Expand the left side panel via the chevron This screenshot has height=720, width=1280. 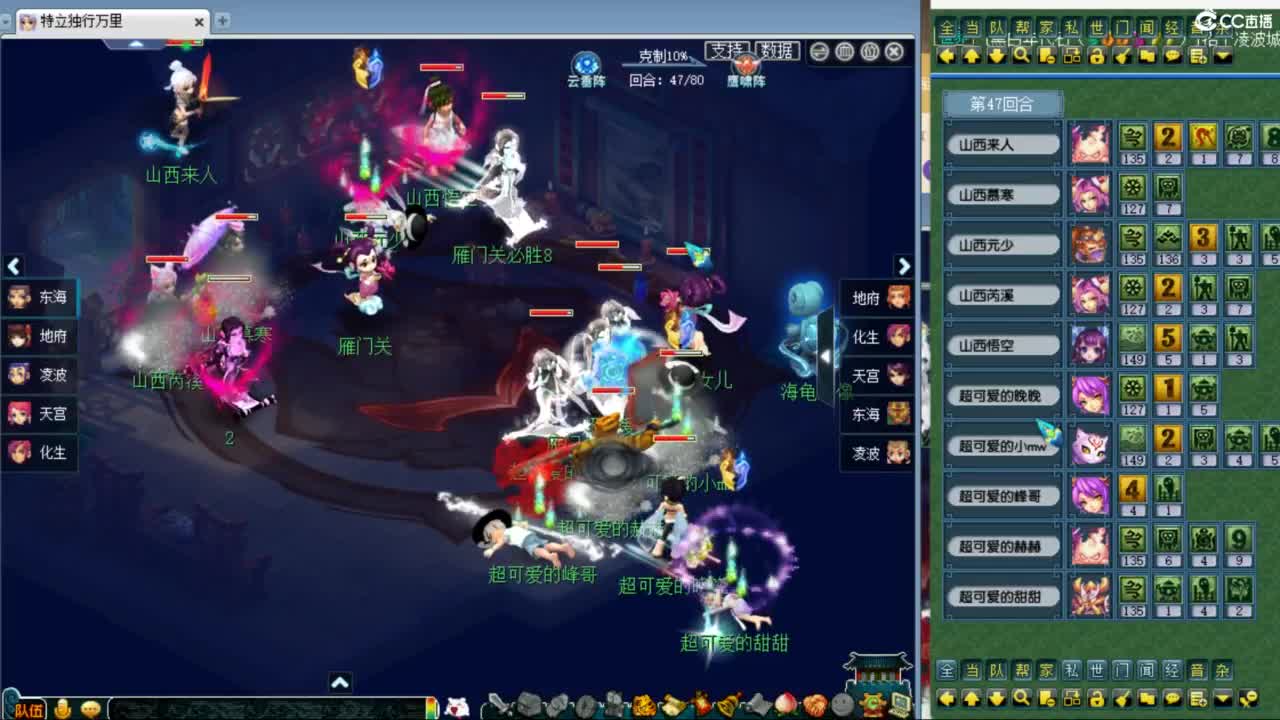13,267
